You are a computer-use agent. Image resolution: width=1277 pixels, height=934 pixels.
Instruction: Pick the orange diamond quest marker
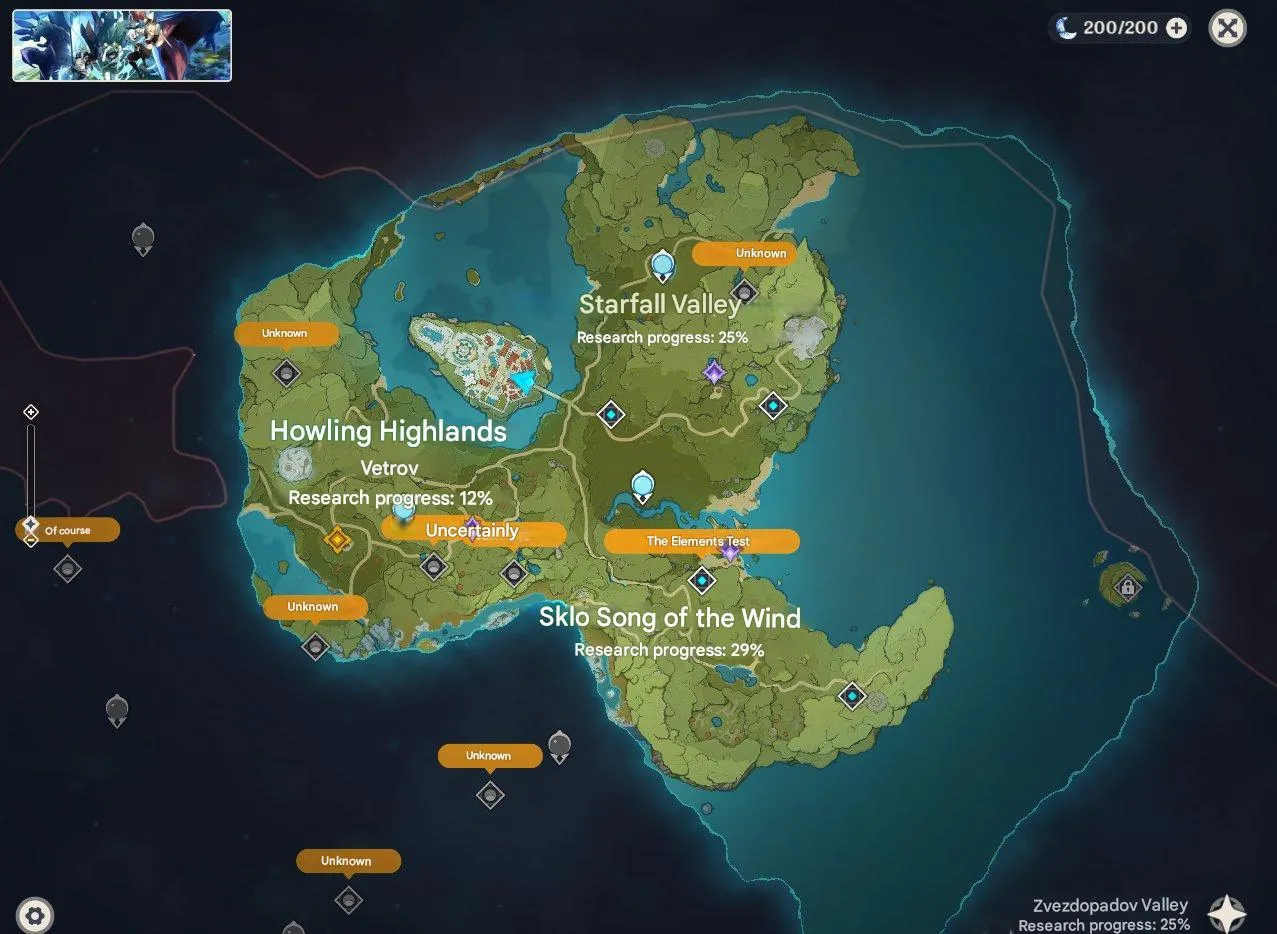coord(337,540)
